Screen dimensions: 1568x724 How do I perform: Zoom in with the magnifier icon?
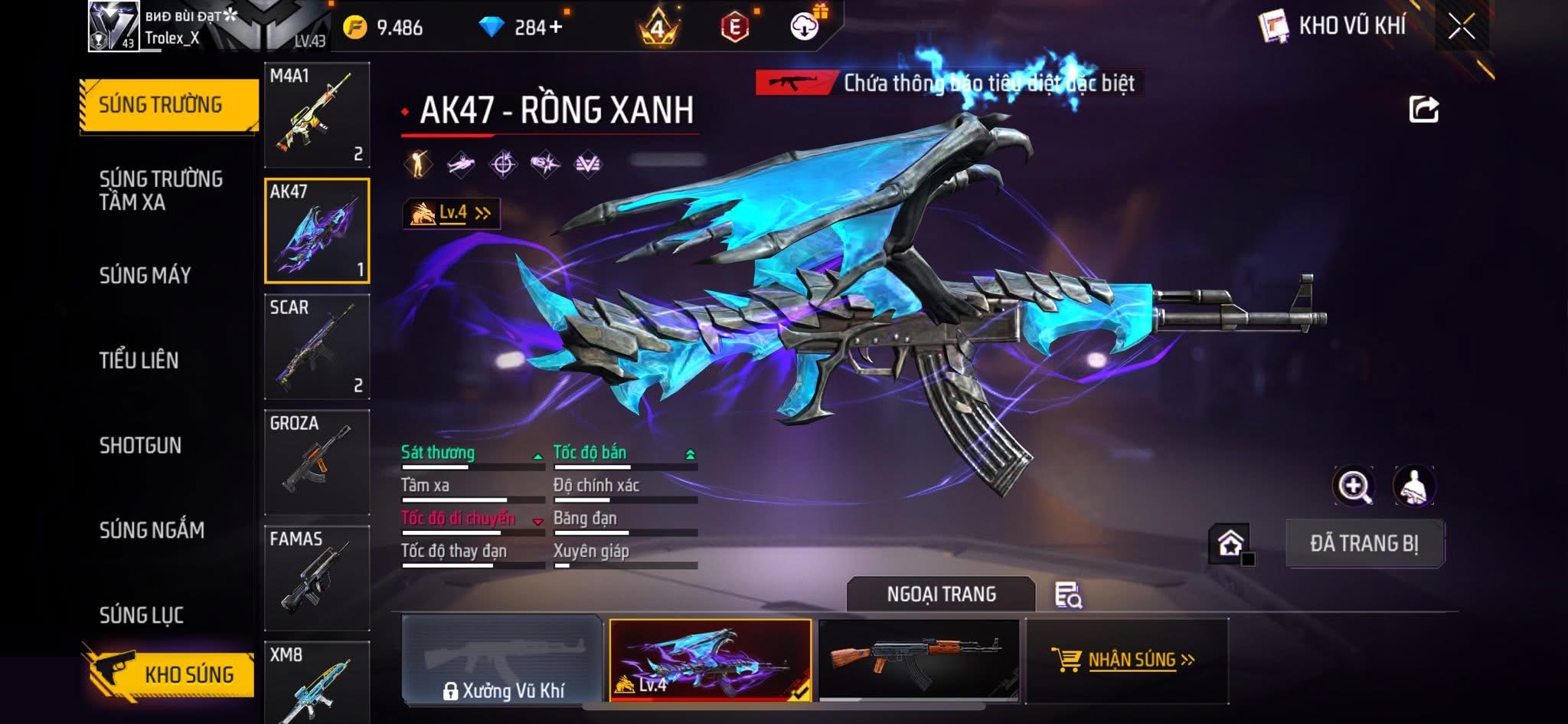click(x=1354, y=486)
